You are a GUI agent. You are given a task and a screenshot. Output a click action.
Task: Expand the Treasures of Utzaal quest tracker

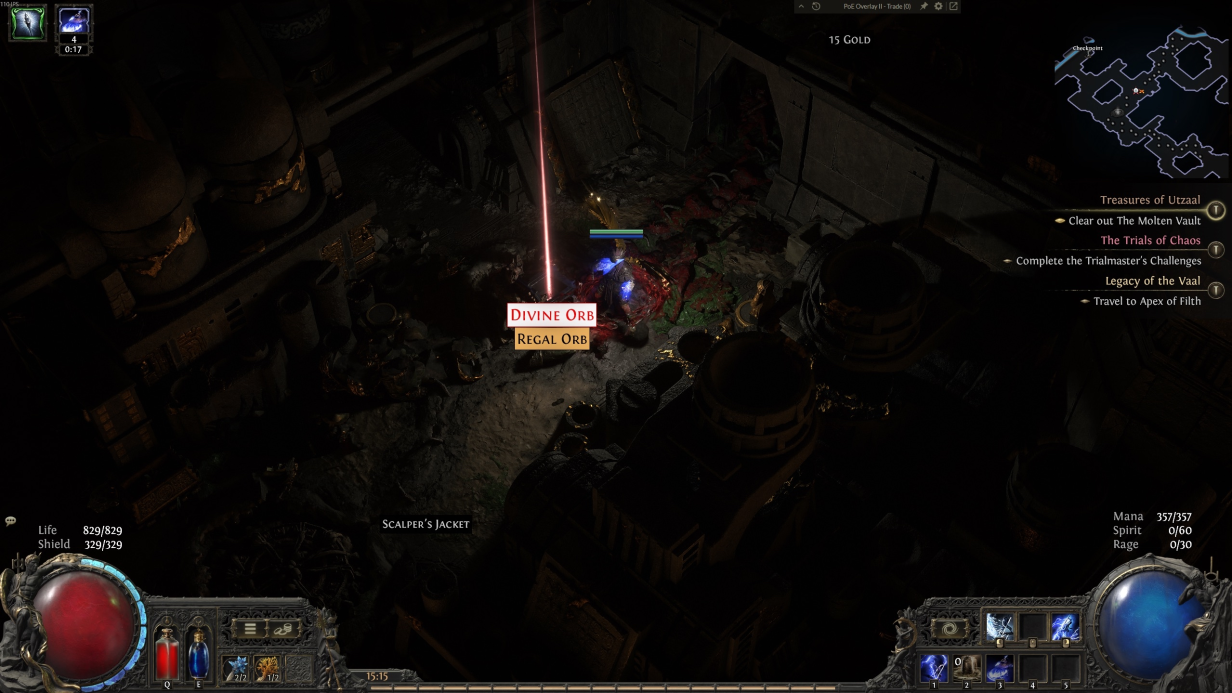click(x=1215, y=210)
